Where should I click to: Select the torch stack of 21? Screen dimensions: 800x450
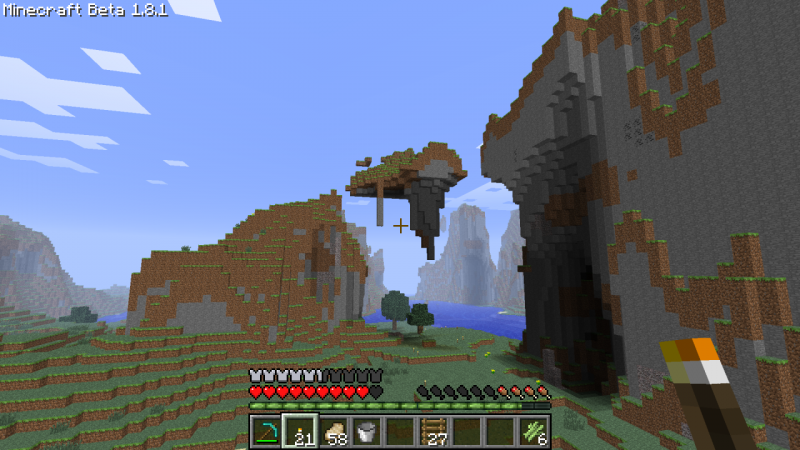point(300,432)
